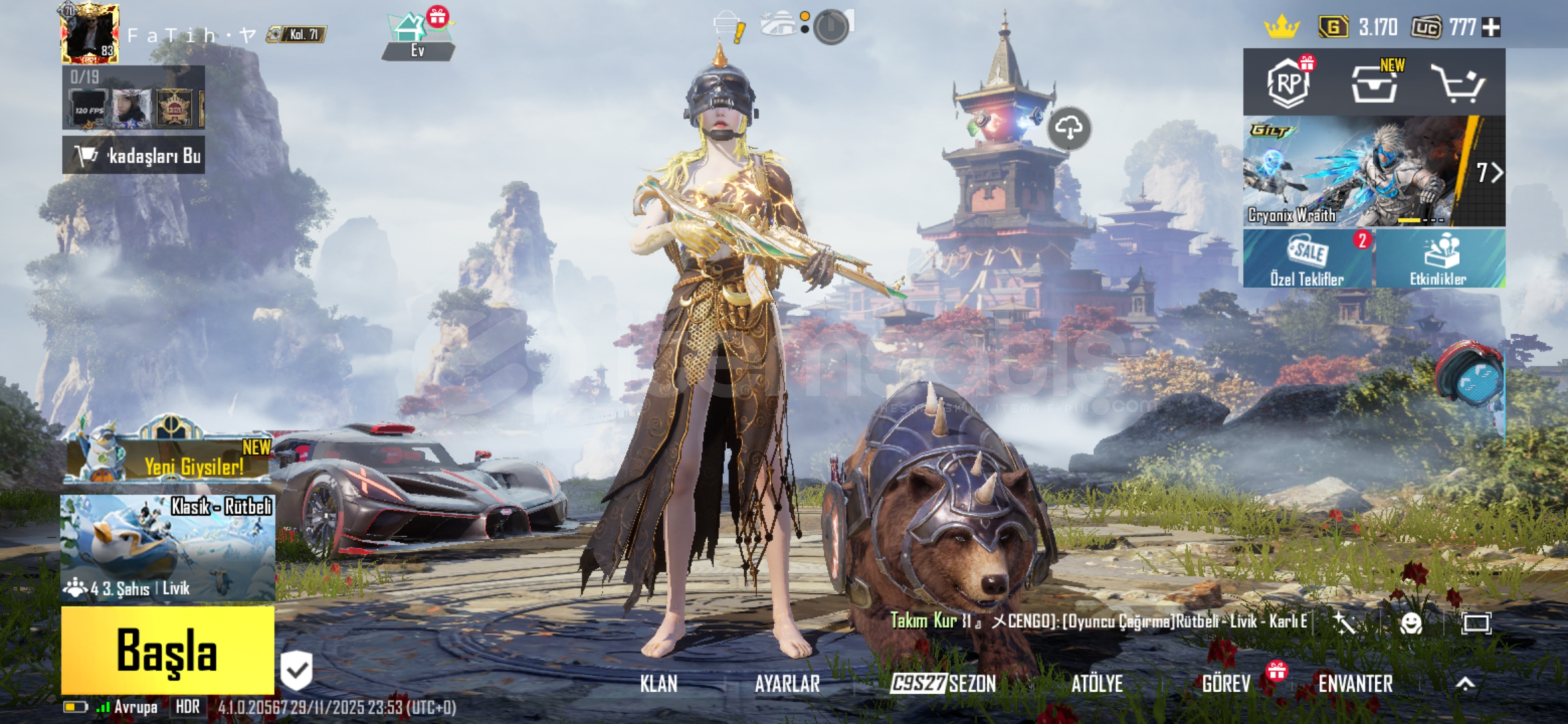This screenshot has width=1568, height=724.
Task: Open the supply crate icon marked NEW
Action: point(1374,84)
